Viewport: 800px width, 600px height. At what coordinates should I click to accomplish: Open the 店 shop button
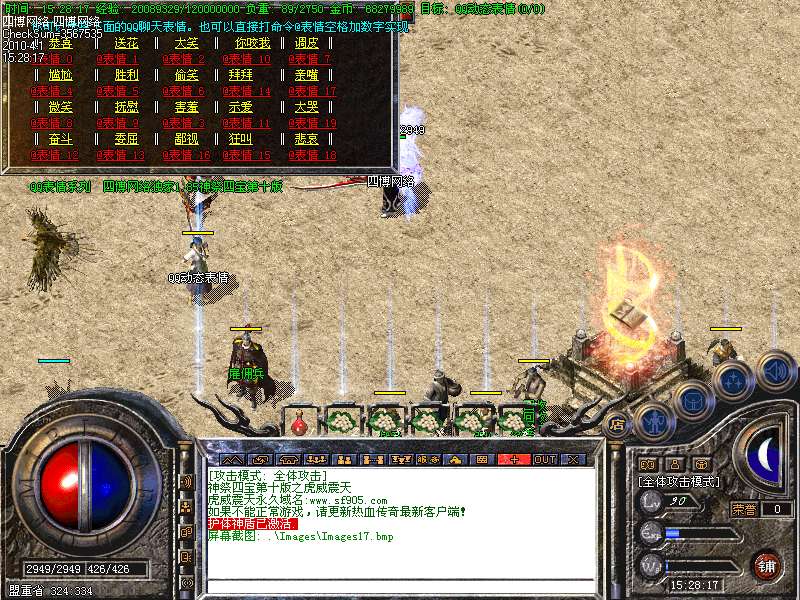(616, 424)
